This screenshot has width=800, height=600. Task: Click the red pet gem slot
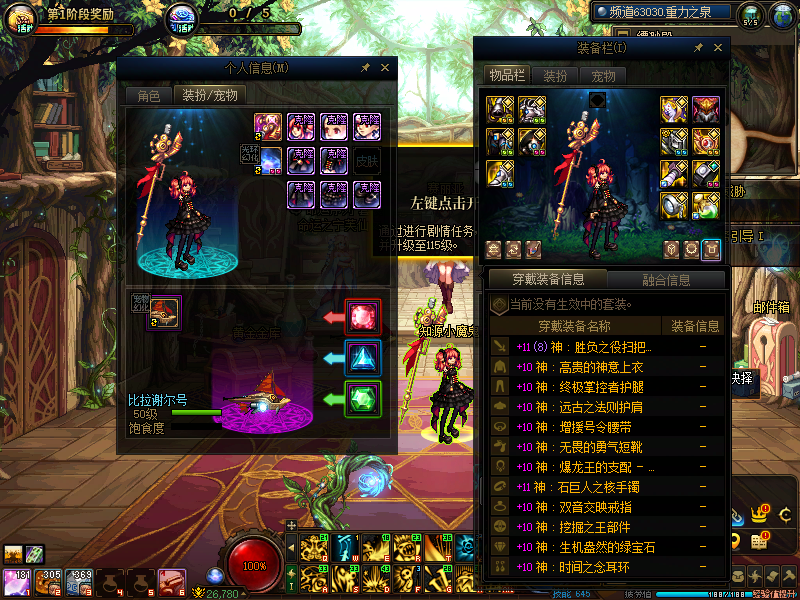pos(363,318)
